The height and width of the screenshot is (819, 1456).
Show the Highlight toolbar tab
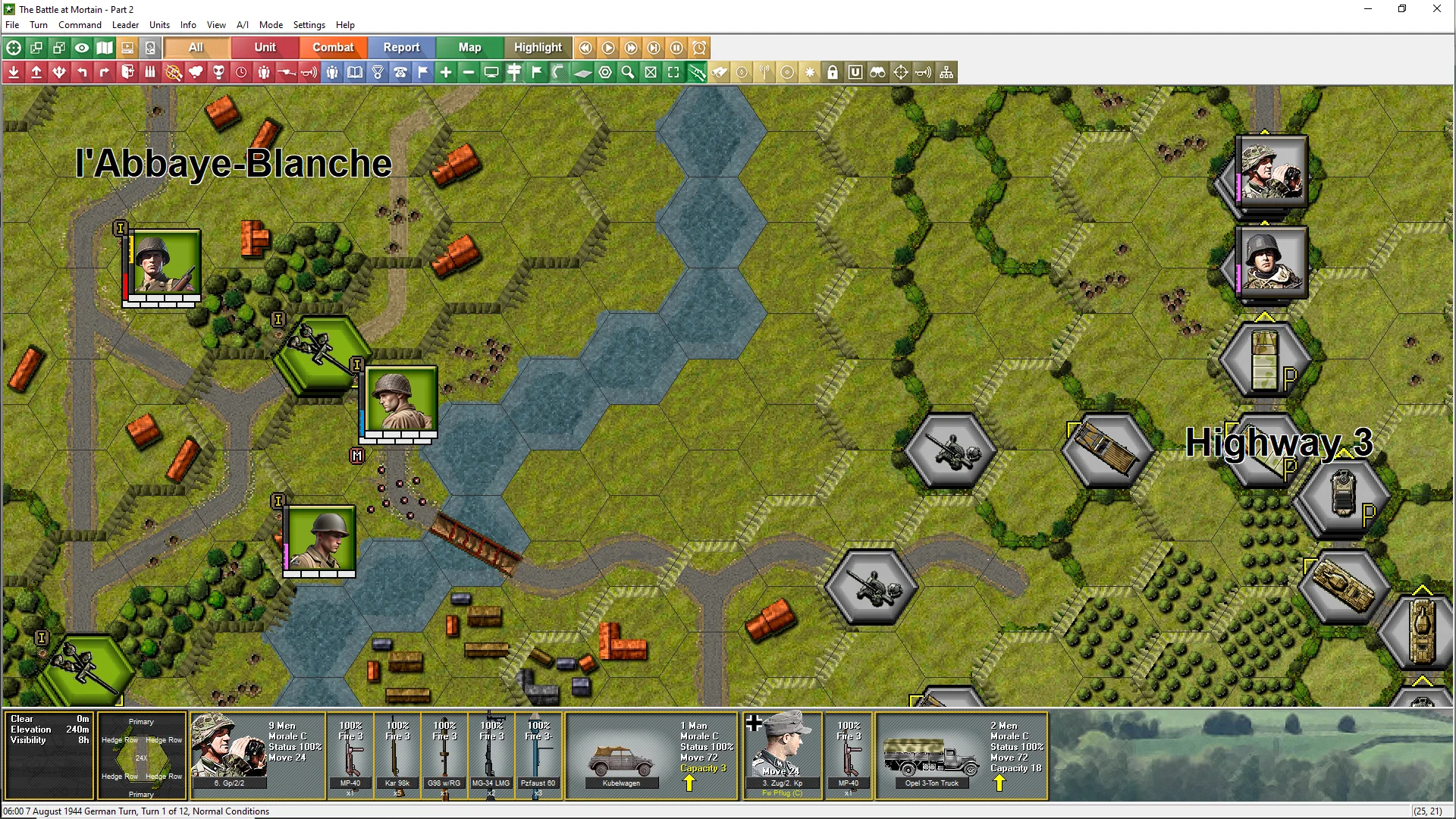tap(538, 47)
